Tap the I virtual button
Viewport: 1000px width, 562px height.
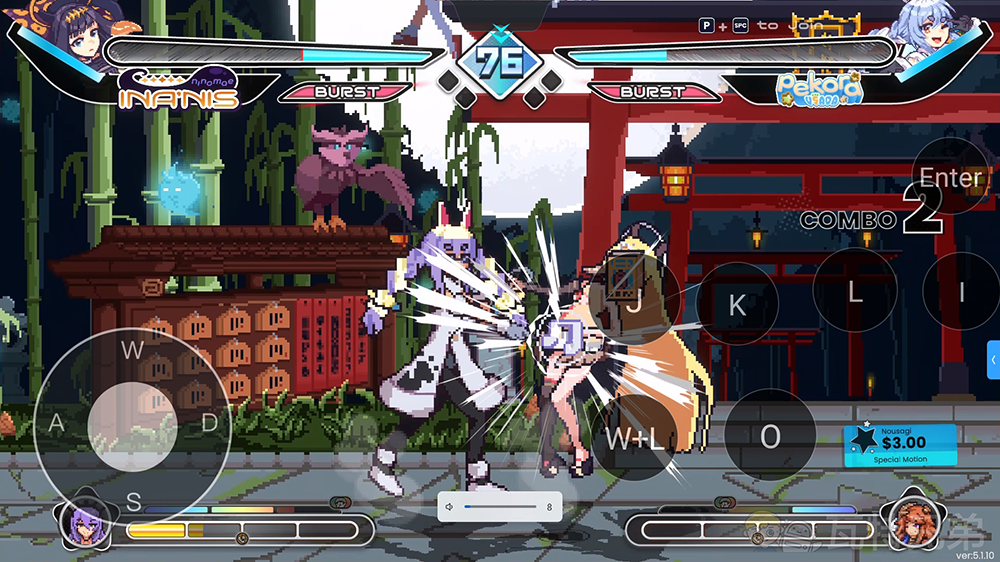click(961, 291)
